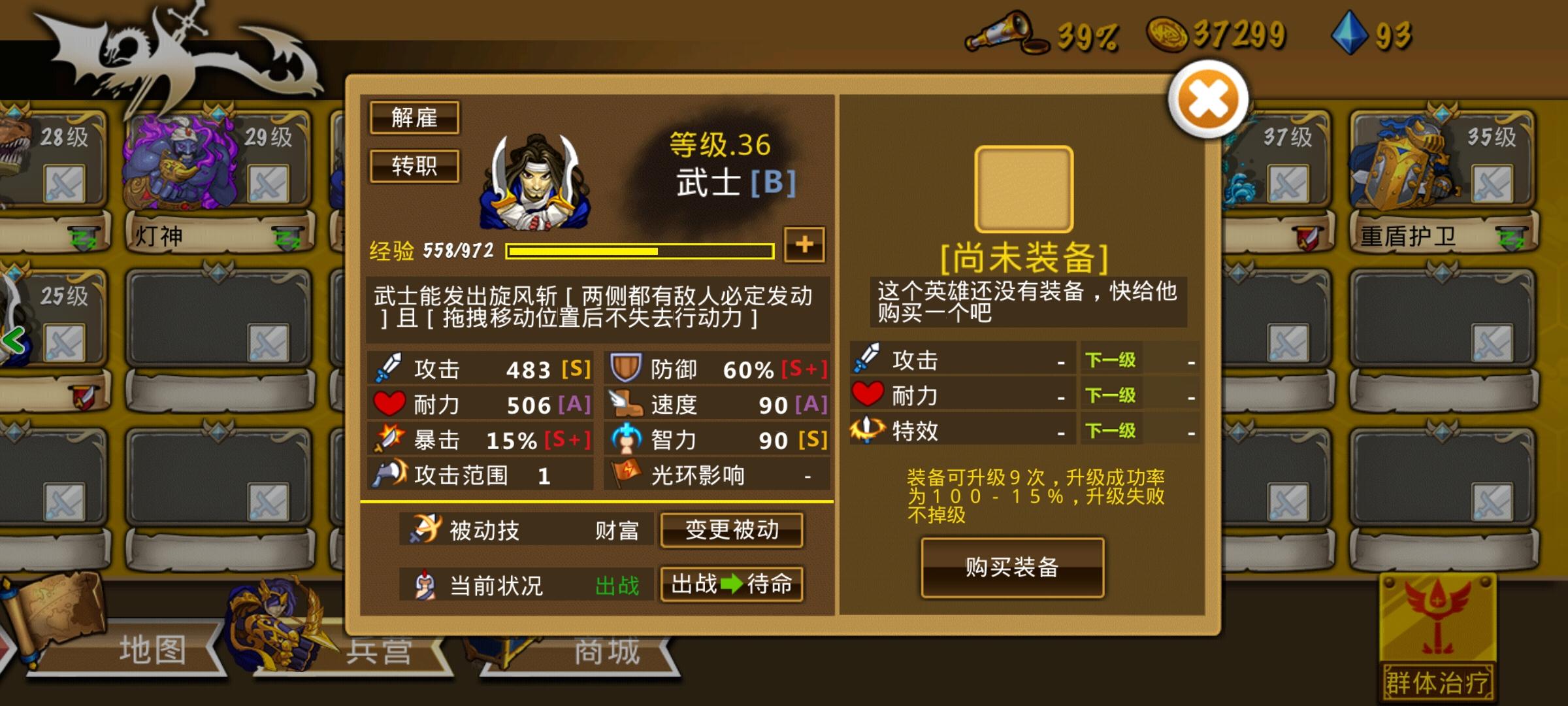The width and height of the screenshot is (1568, 706).
Task: Tap the empty equipment slot
Action: (1022, 188)
